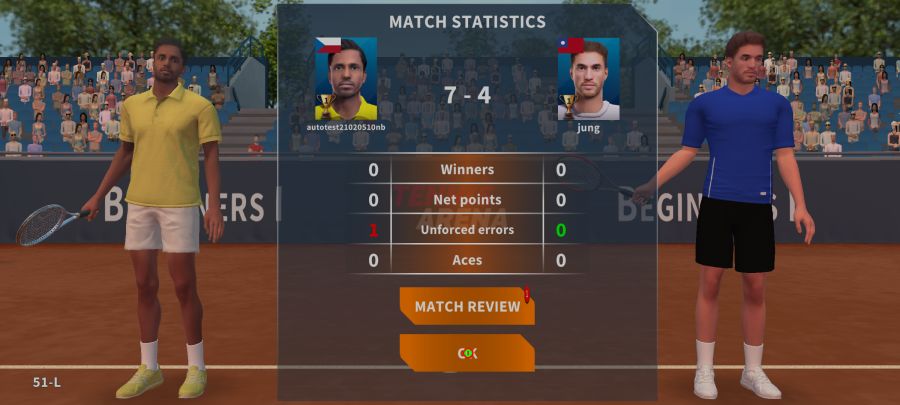Open the Match Review
Image resolution: width=900 pixels, height=405 pixels.
[x=467, y=306]
